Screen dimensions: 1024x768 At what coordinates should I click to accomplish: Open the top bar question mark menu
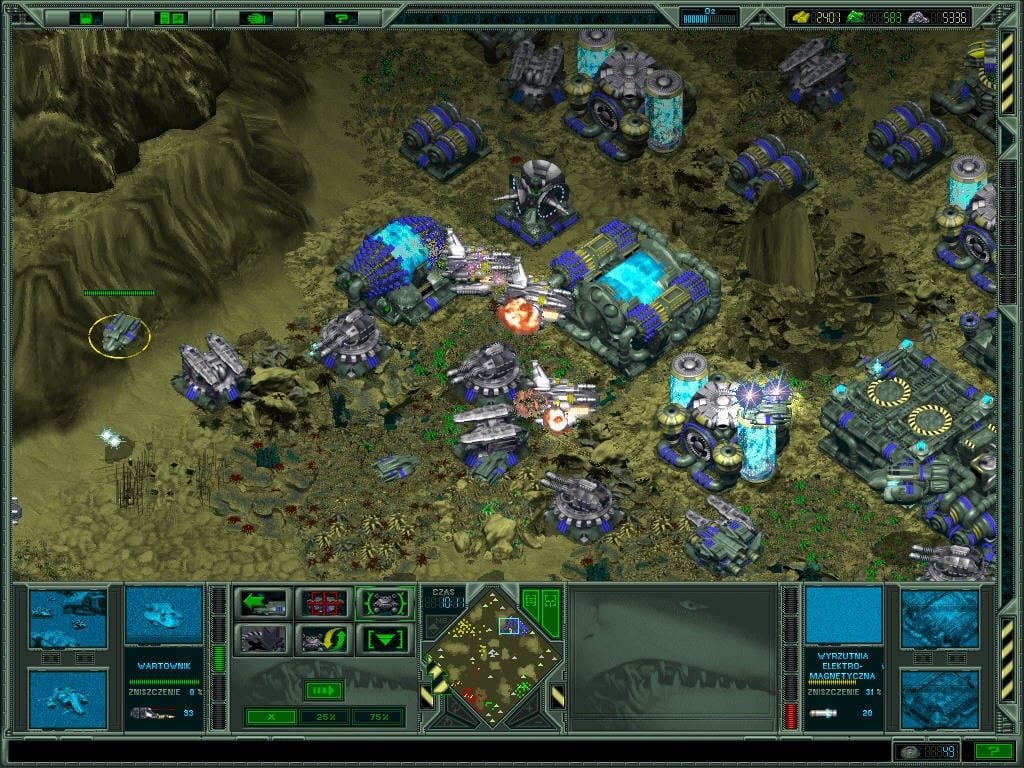point(343,17)
